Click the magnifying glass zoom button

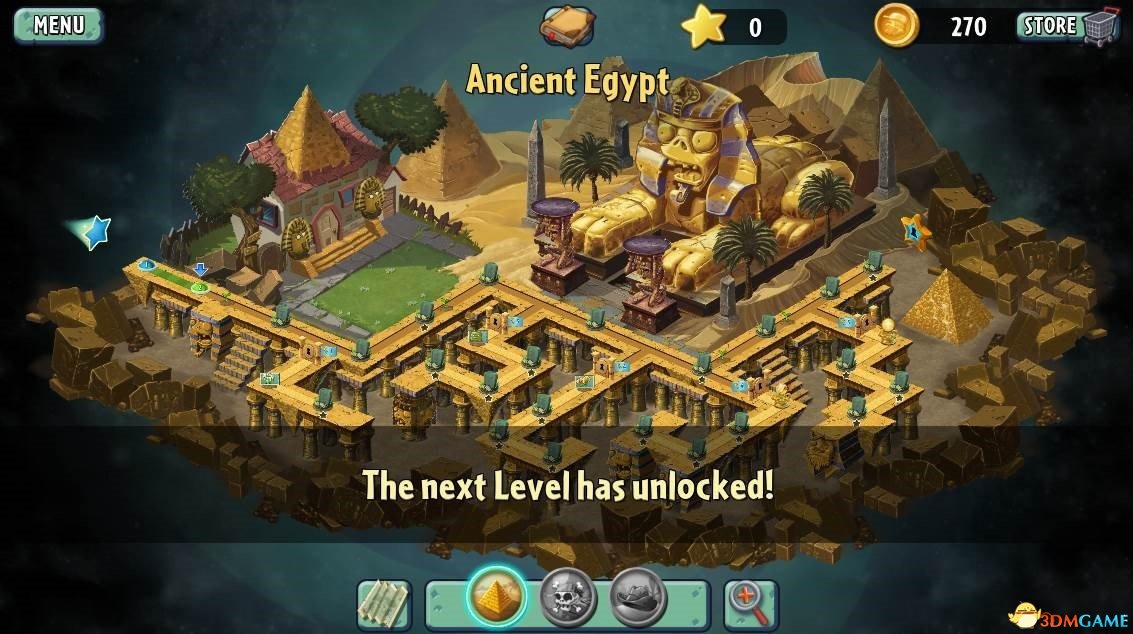click(x=750, y=604)
